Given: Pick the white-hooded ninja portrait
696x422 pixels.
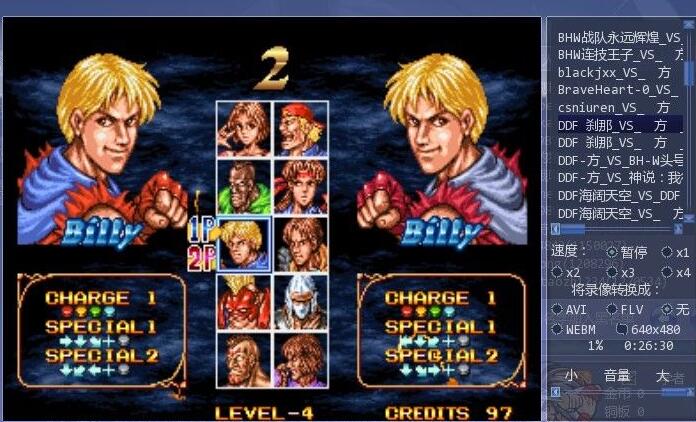Looking at the screenshot, I should (300, 301).
